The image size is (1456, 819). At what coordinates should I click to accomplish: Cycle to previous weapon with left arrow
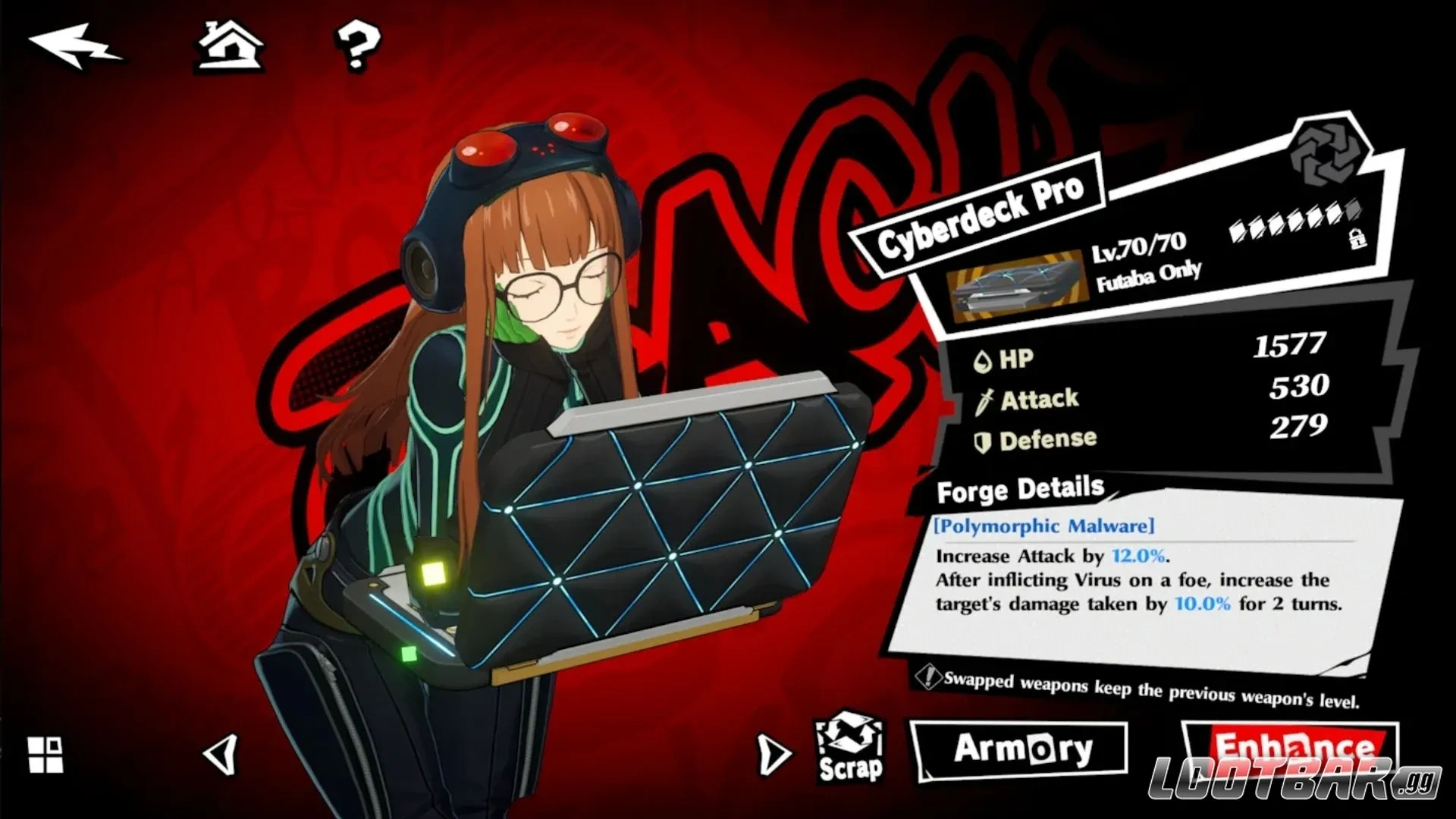click(x=220, y=753)
